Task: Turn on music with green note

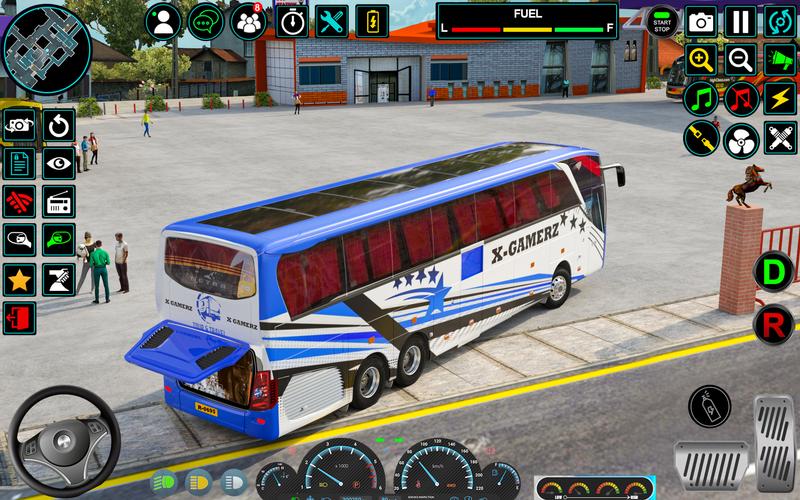Action: (701, 99)
